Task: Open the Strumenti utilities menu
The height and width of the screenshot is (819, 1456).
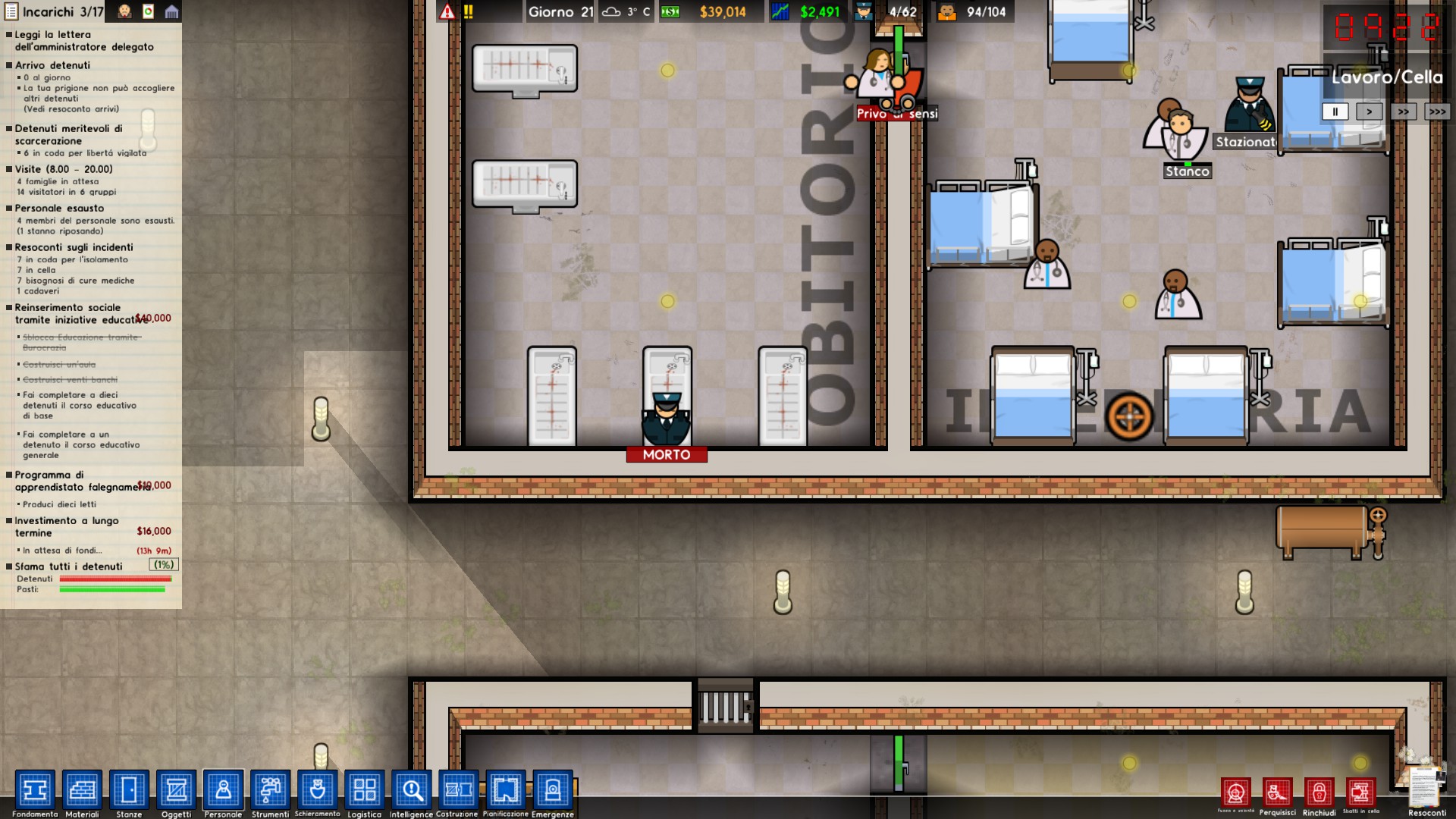Action: (270, 791)
